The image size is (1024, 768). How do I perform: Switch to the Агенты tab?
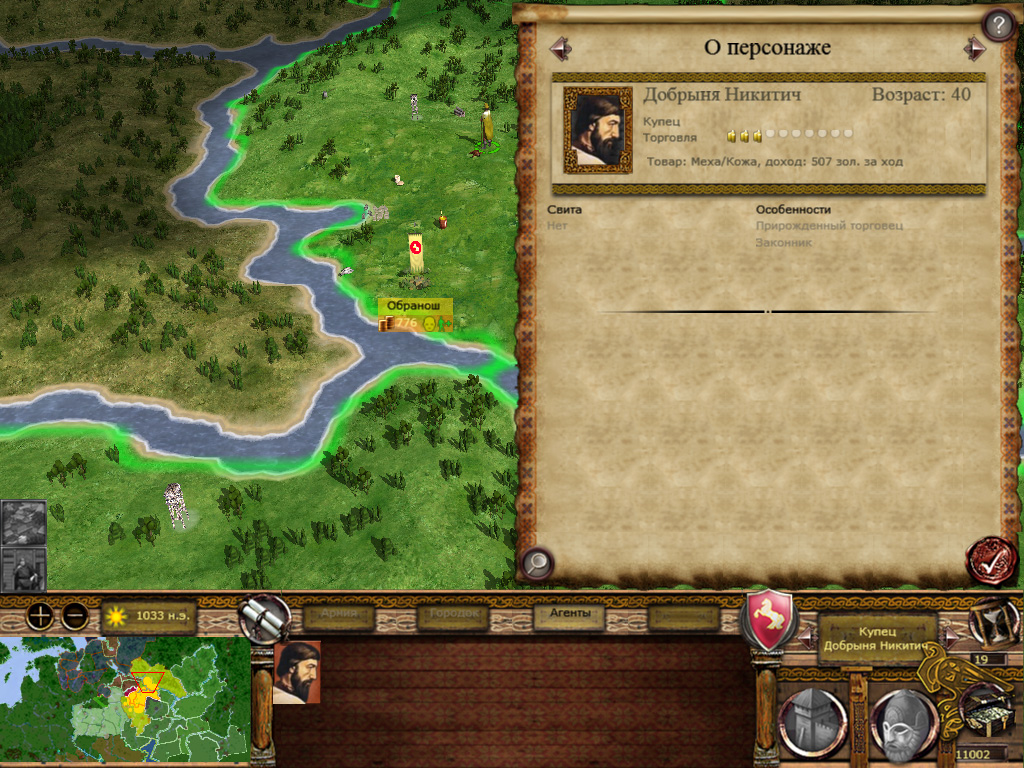(569, 616)
